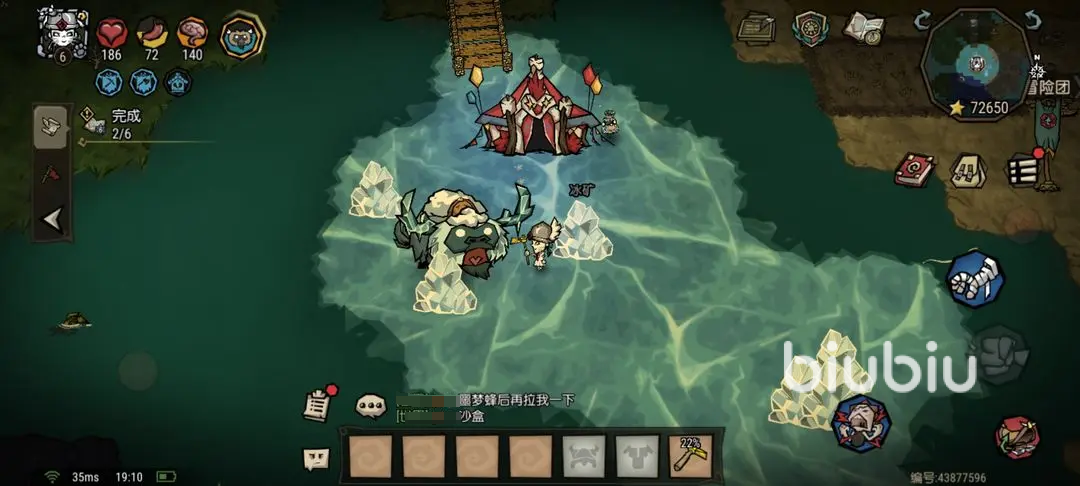The width and height of the screenshot is (1080, 486).
Task: Tap the beefalo companion badge
Action: (x=240, y=36)
